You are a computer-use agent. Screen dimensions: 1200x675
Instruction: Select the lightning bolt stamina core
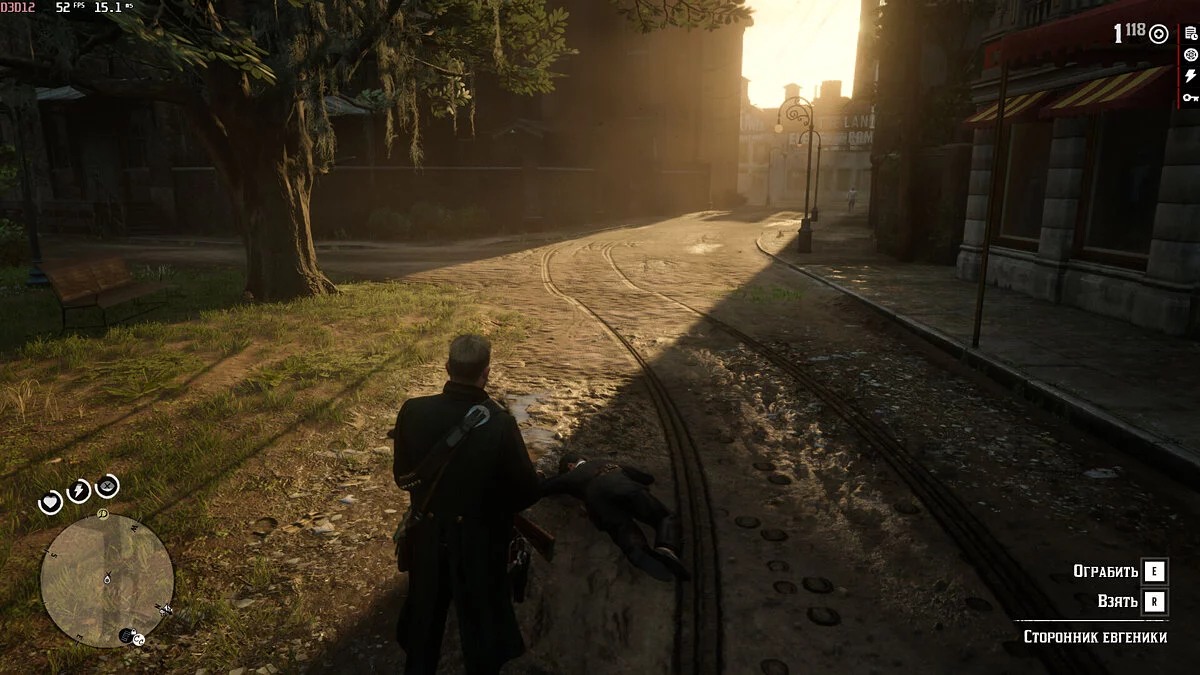point(78,491)
